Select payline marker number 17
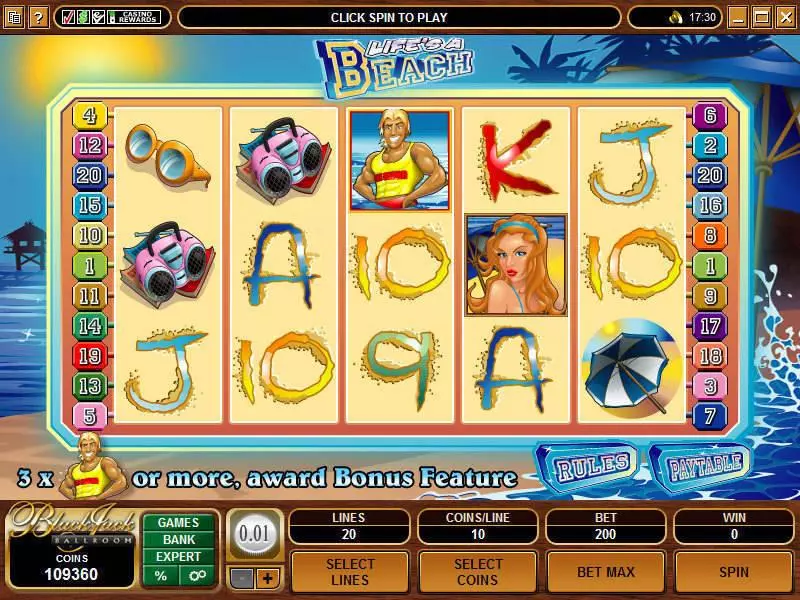The width and height of the screenshot is (800, 600). (710, 326)
